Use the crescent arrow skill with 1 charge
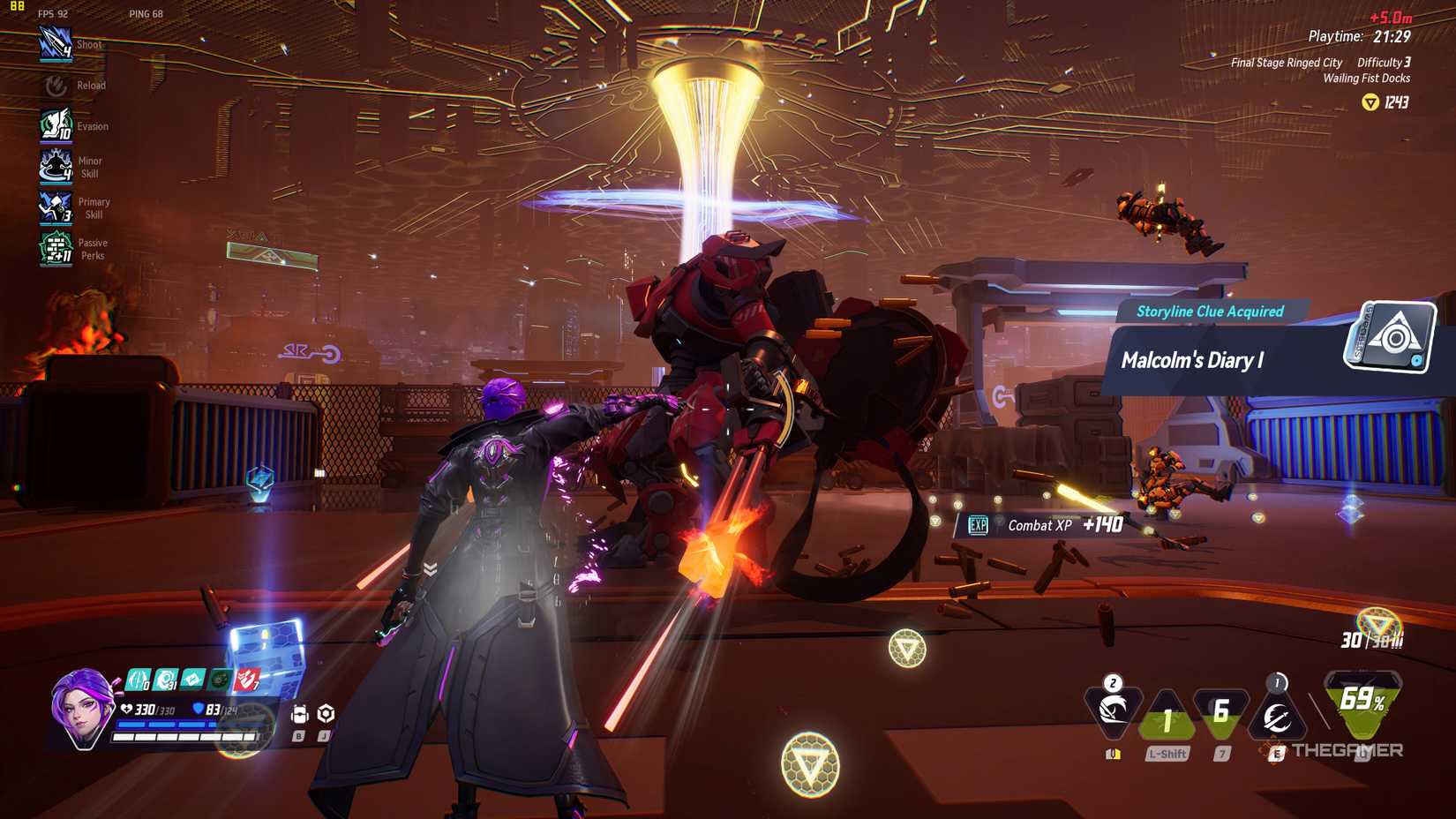Viewport: 1456px width, 819px height. click(x=1276, y=716)
